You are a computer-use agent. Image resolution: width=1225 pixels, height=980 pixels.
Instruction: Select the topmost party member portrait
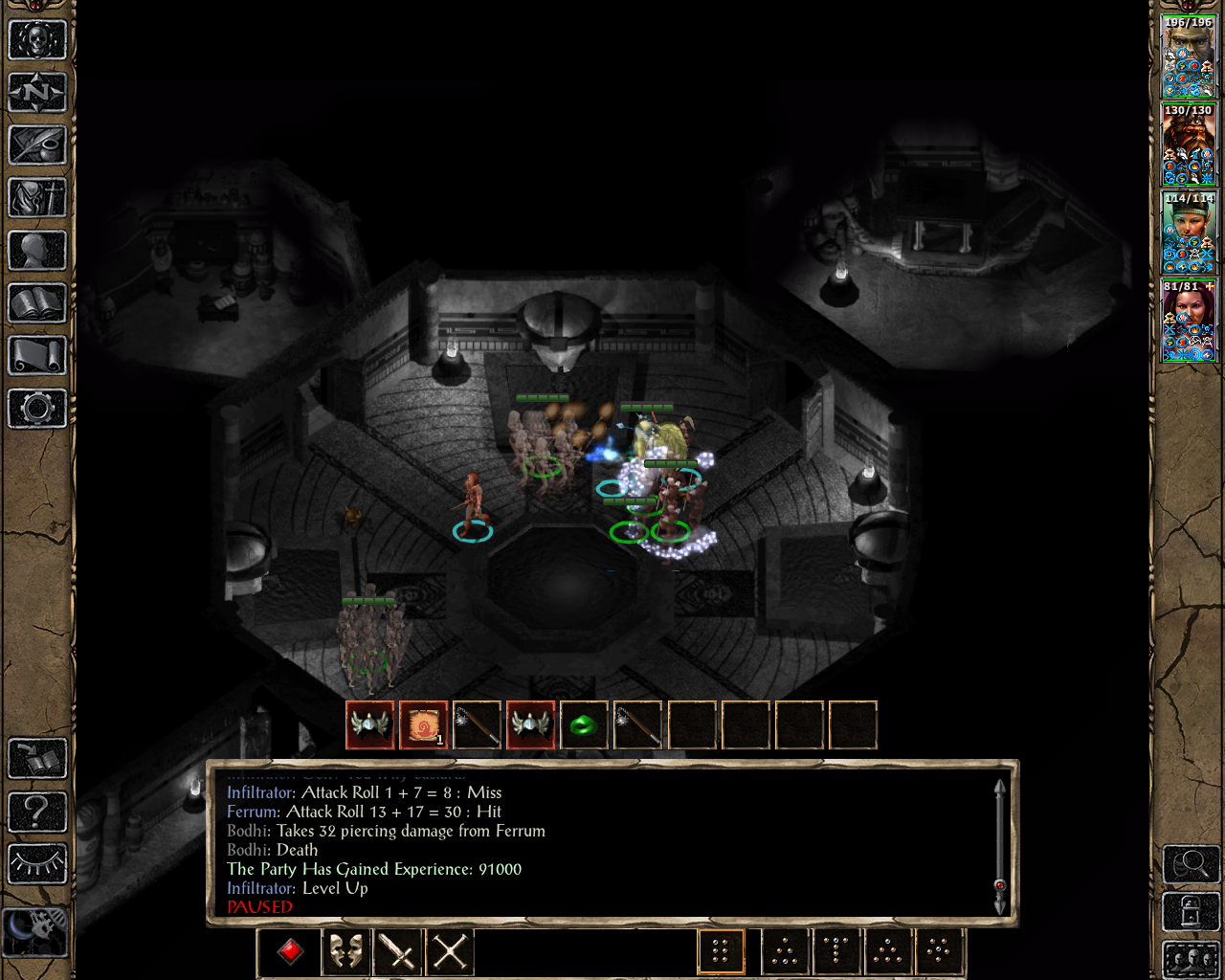[x=1189, y=53]
